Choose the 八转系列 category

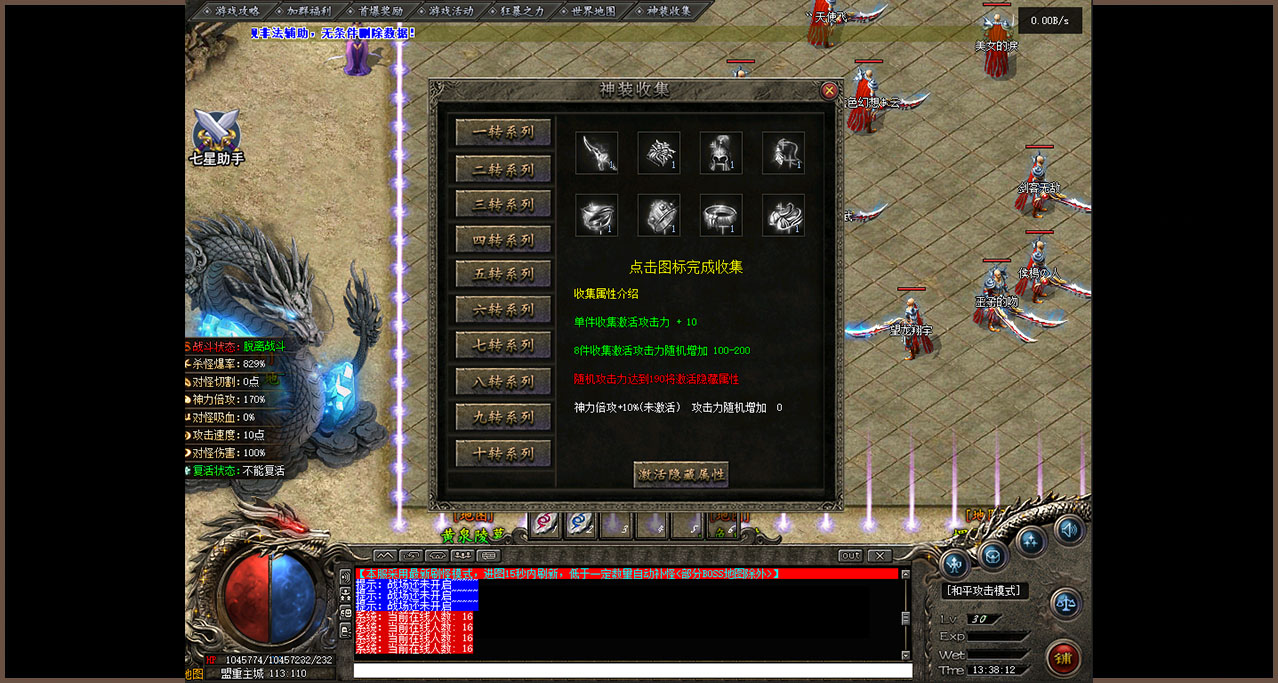(503, 381)
